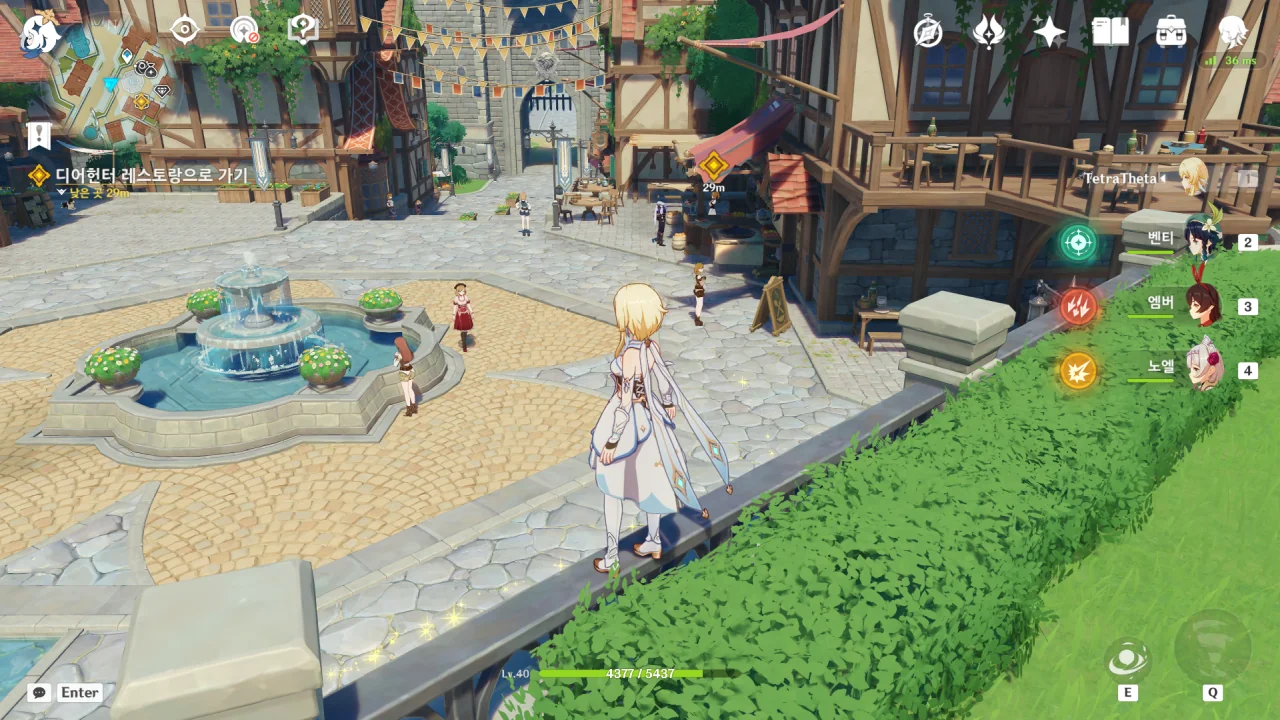
Task: Open the adventurer handbook book icon
Action: point(1110,32)
